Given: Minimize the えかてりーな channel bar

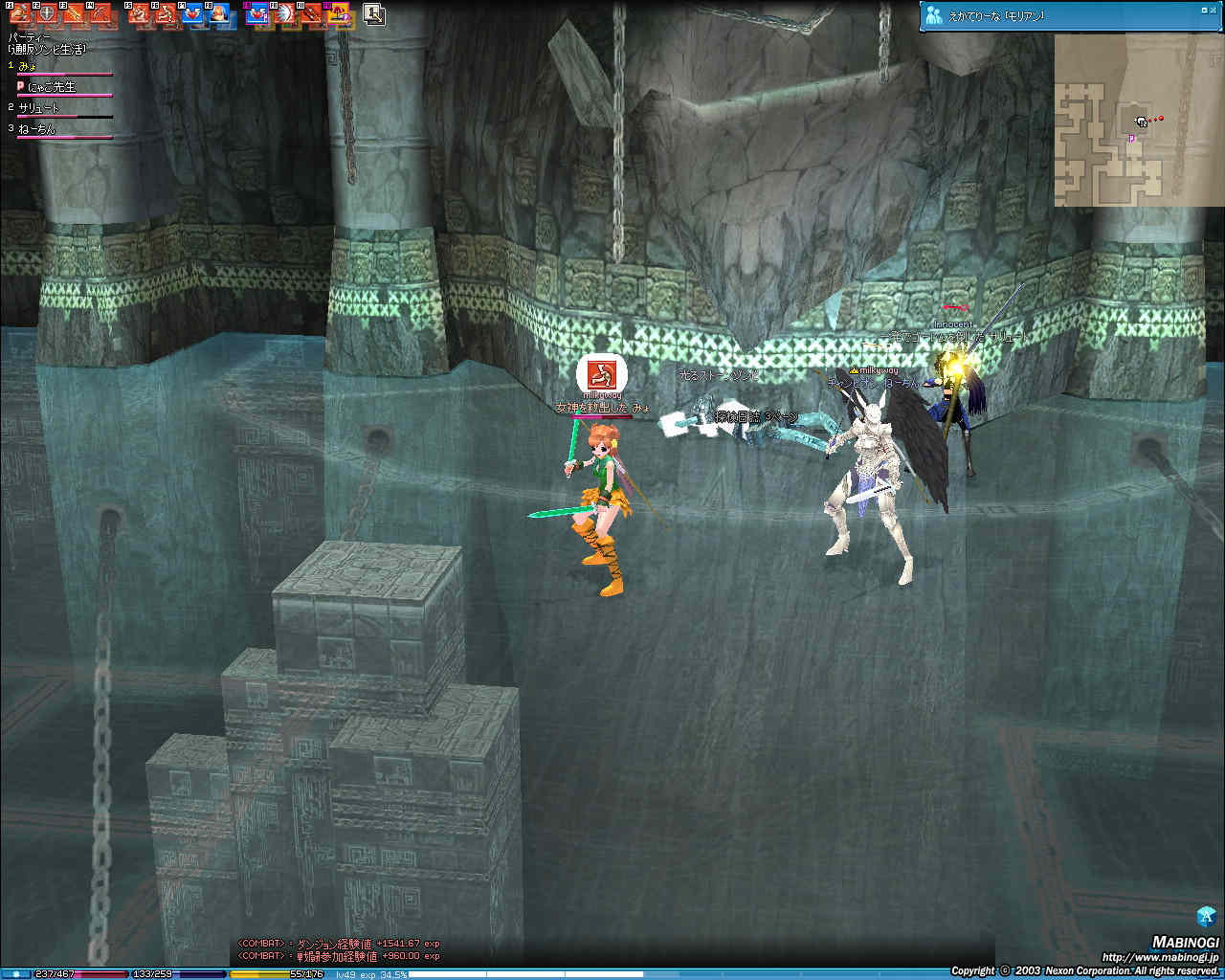Looking at the screenshot, I should (1203, 10).
